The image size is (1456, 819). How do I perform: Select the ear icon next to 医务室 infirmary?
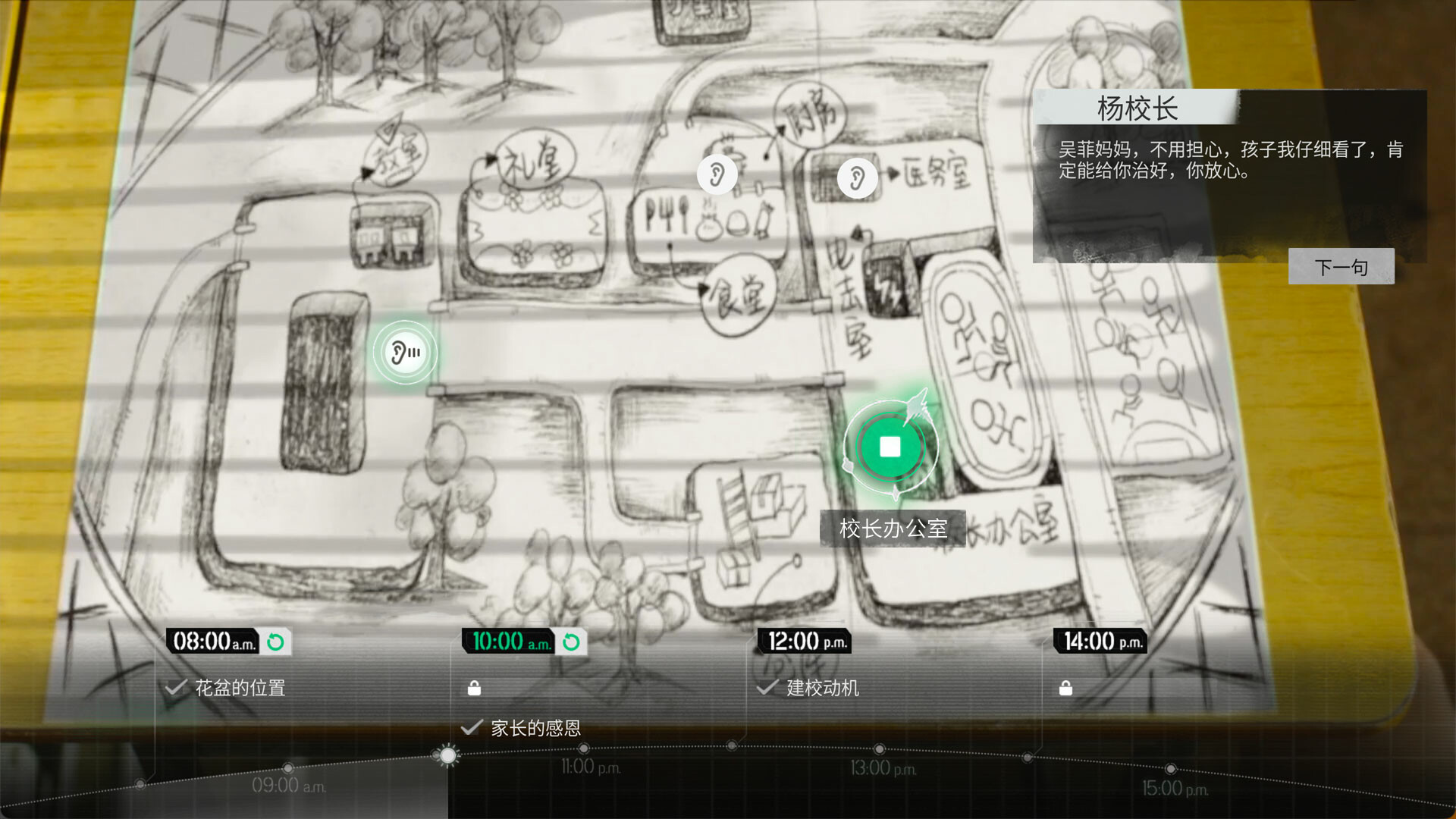click(856, 177)
